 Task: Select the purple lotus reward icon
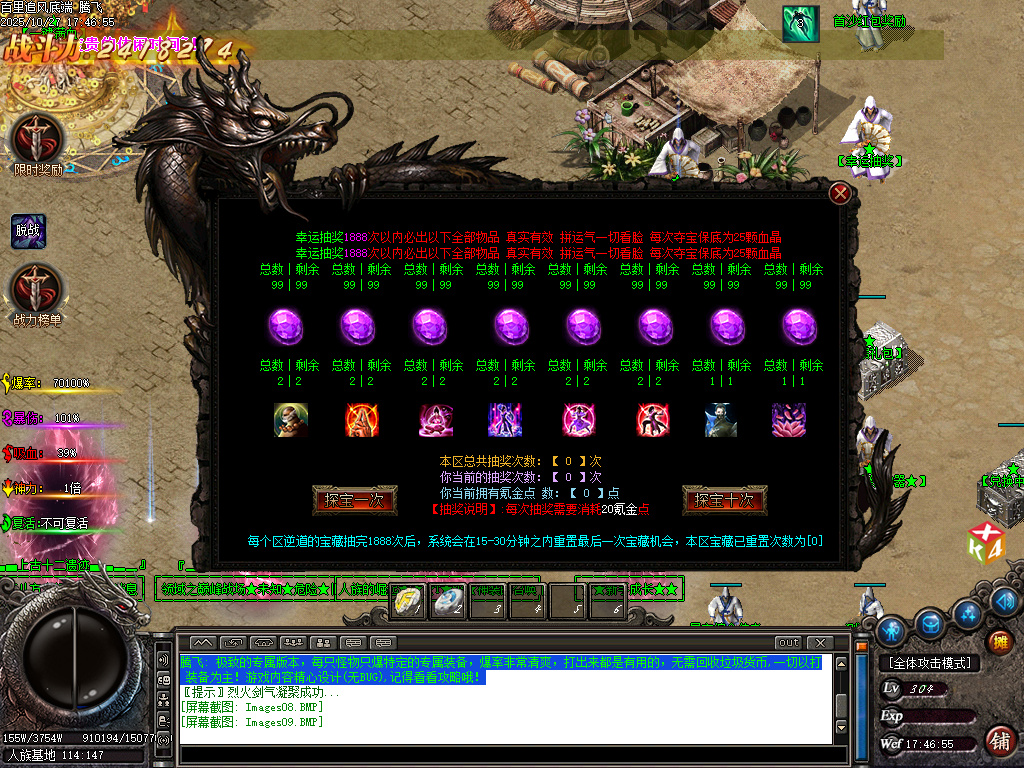pos(789,420)
